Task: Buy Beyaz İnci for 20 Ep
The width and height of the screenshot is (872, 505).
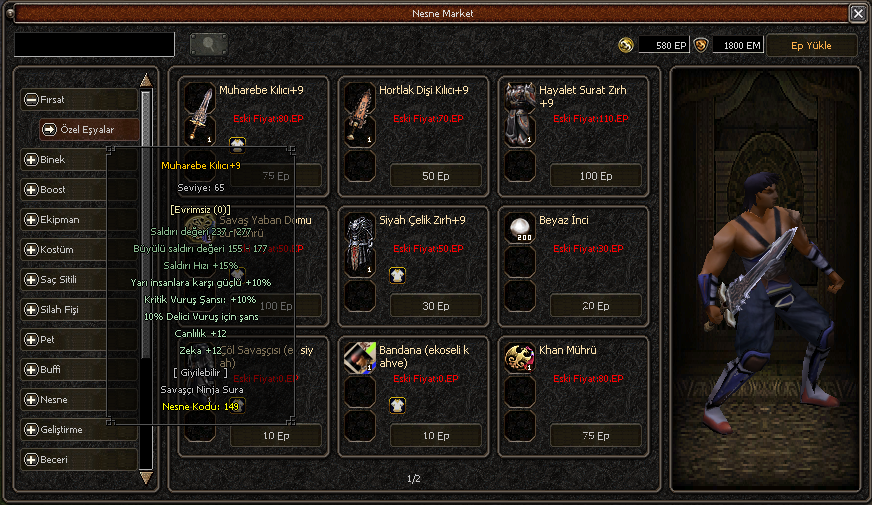Action: click(x=595, y=306)
